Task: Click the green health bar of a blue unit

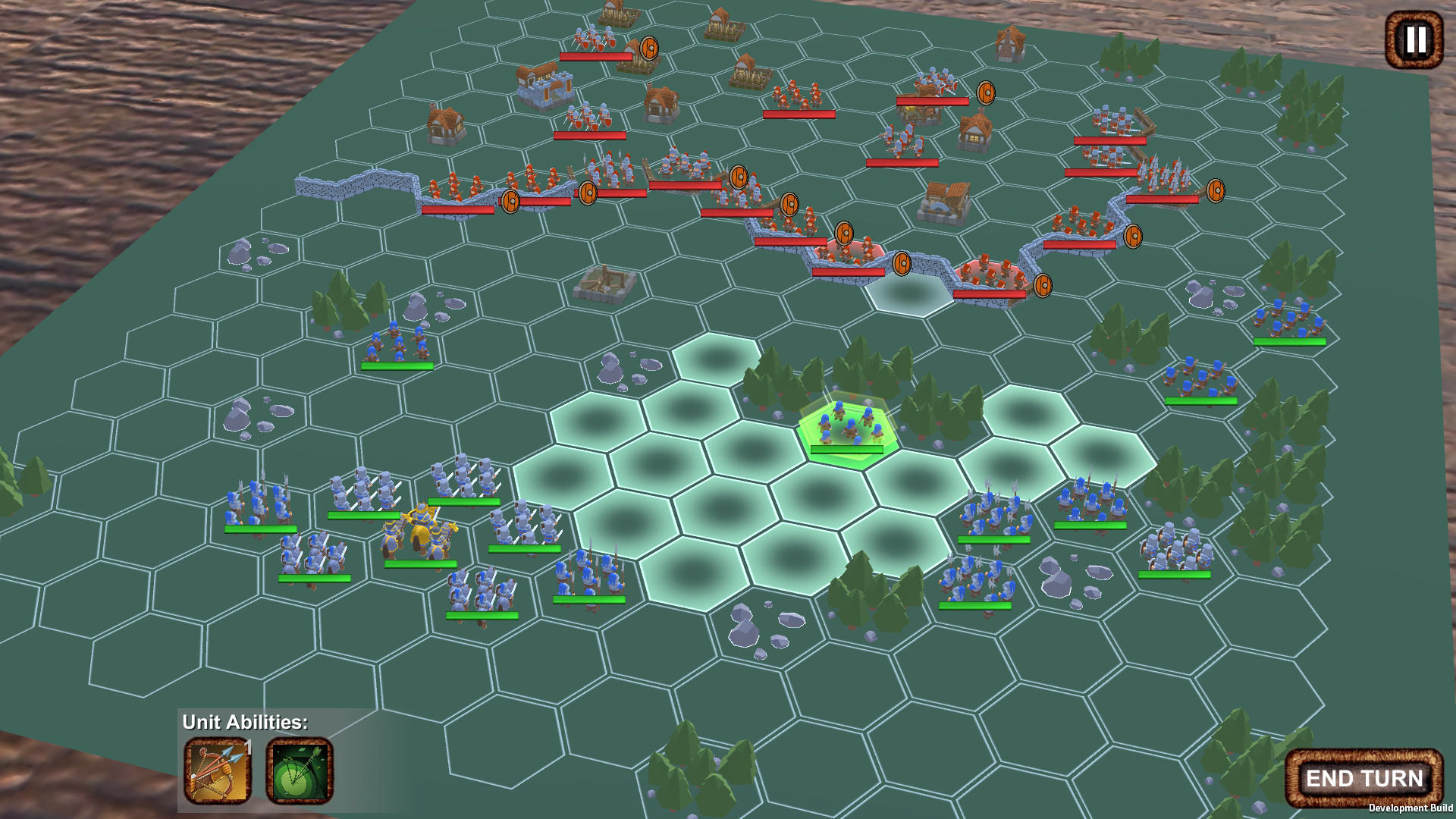Action: (397, 366)
